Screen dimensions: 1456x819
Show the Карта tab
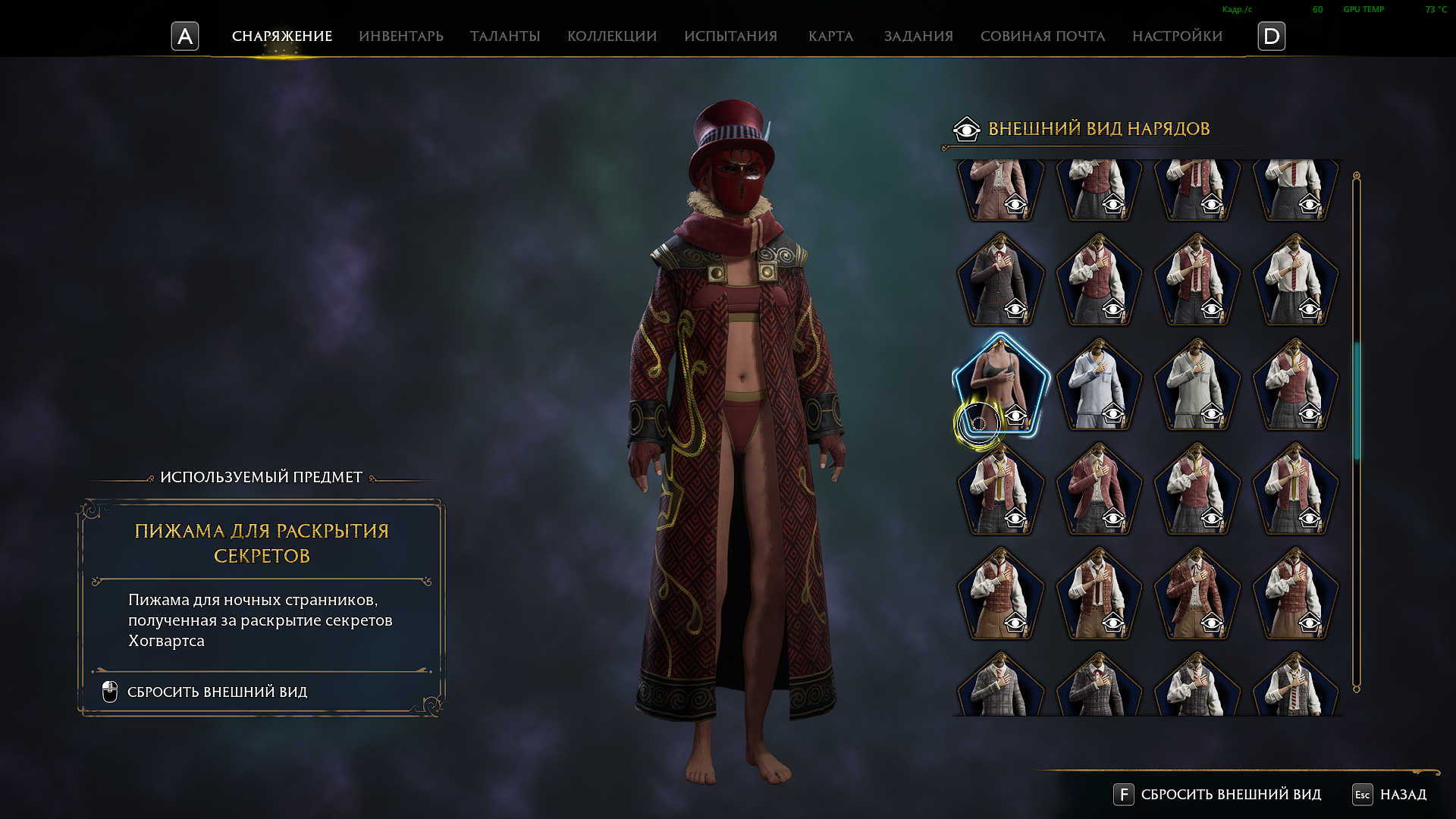831,36
